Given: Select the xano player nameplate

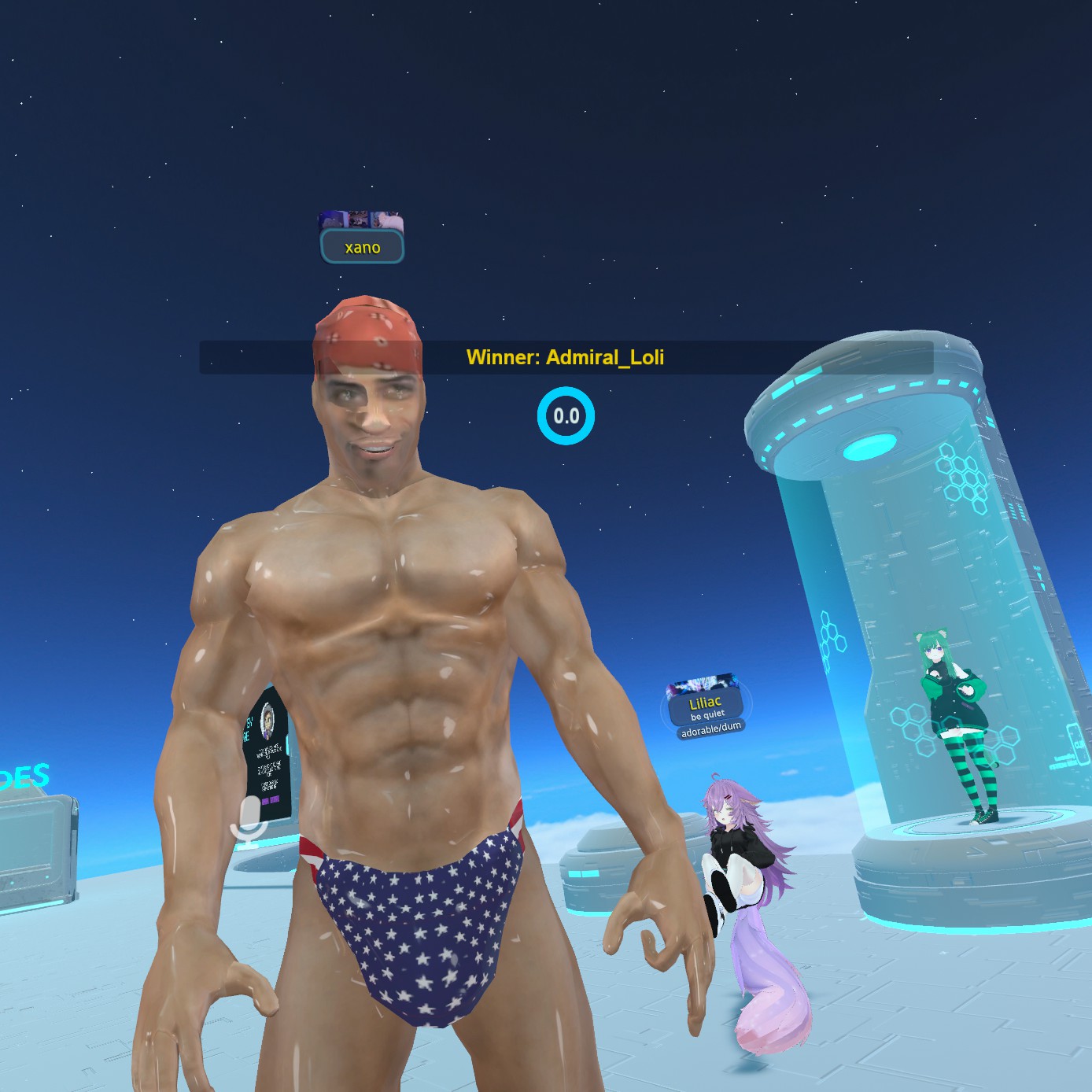Looking at the screenshot, I should pyautogui.click(x=362, y=247).
